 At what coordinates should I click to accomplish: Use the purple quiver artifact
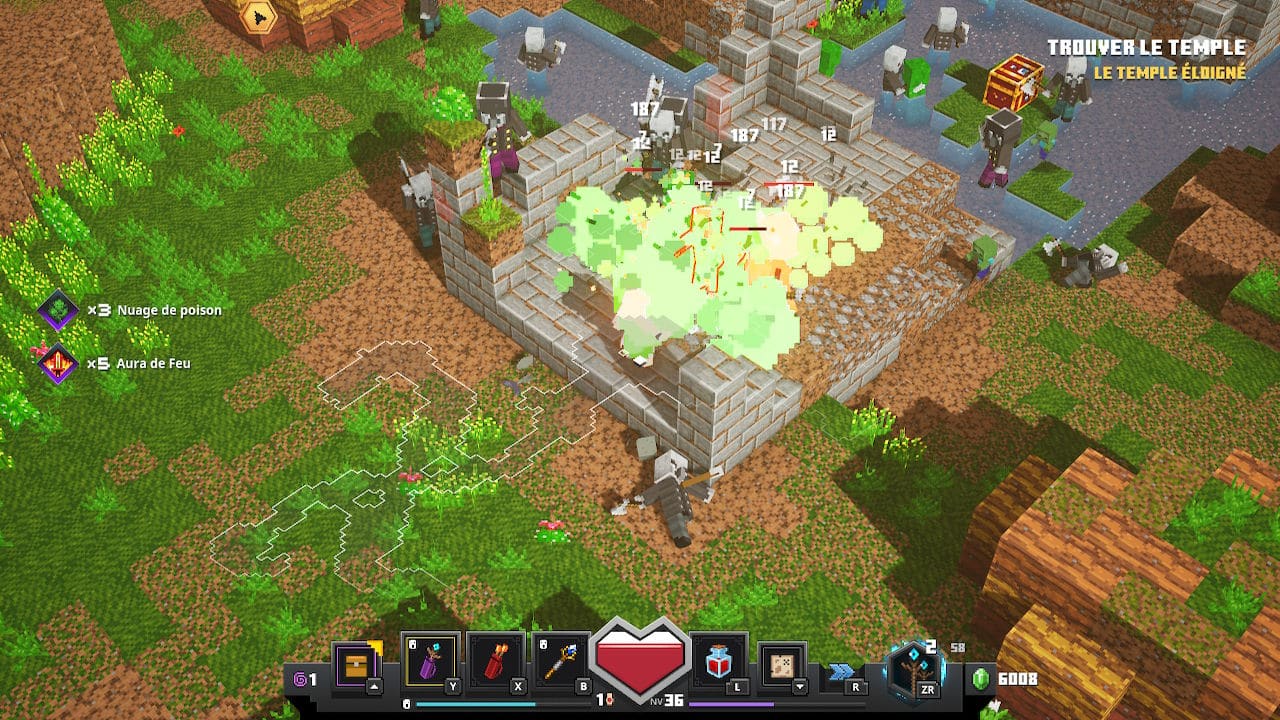click(x=431, y=661)
